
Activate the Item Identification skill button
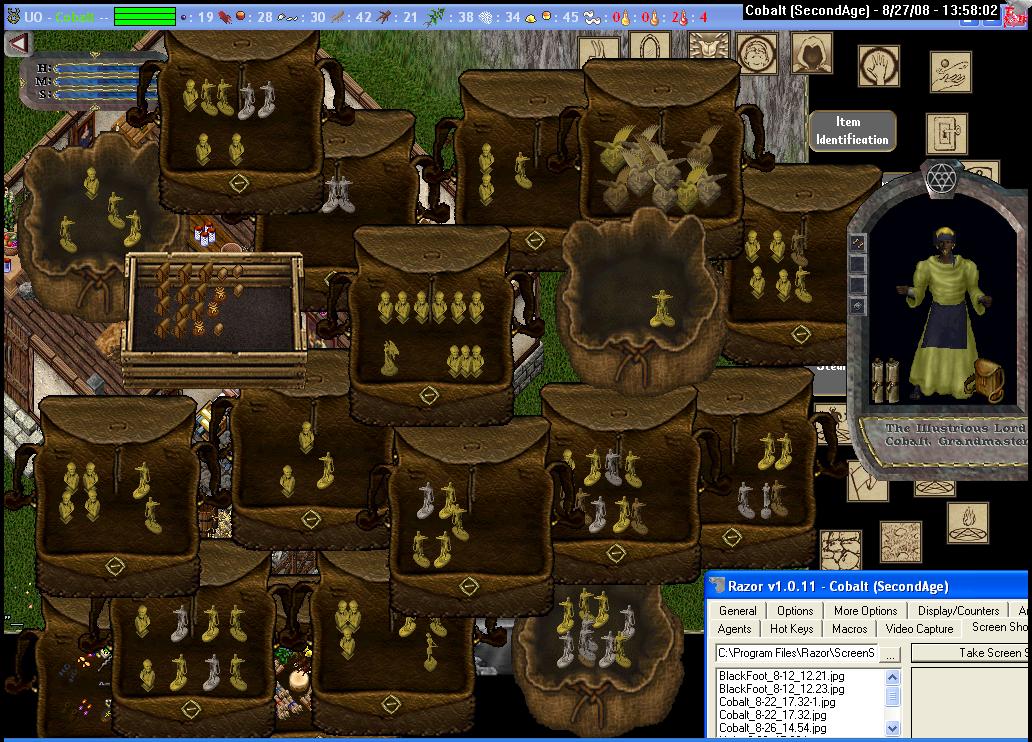coord(851,131)
